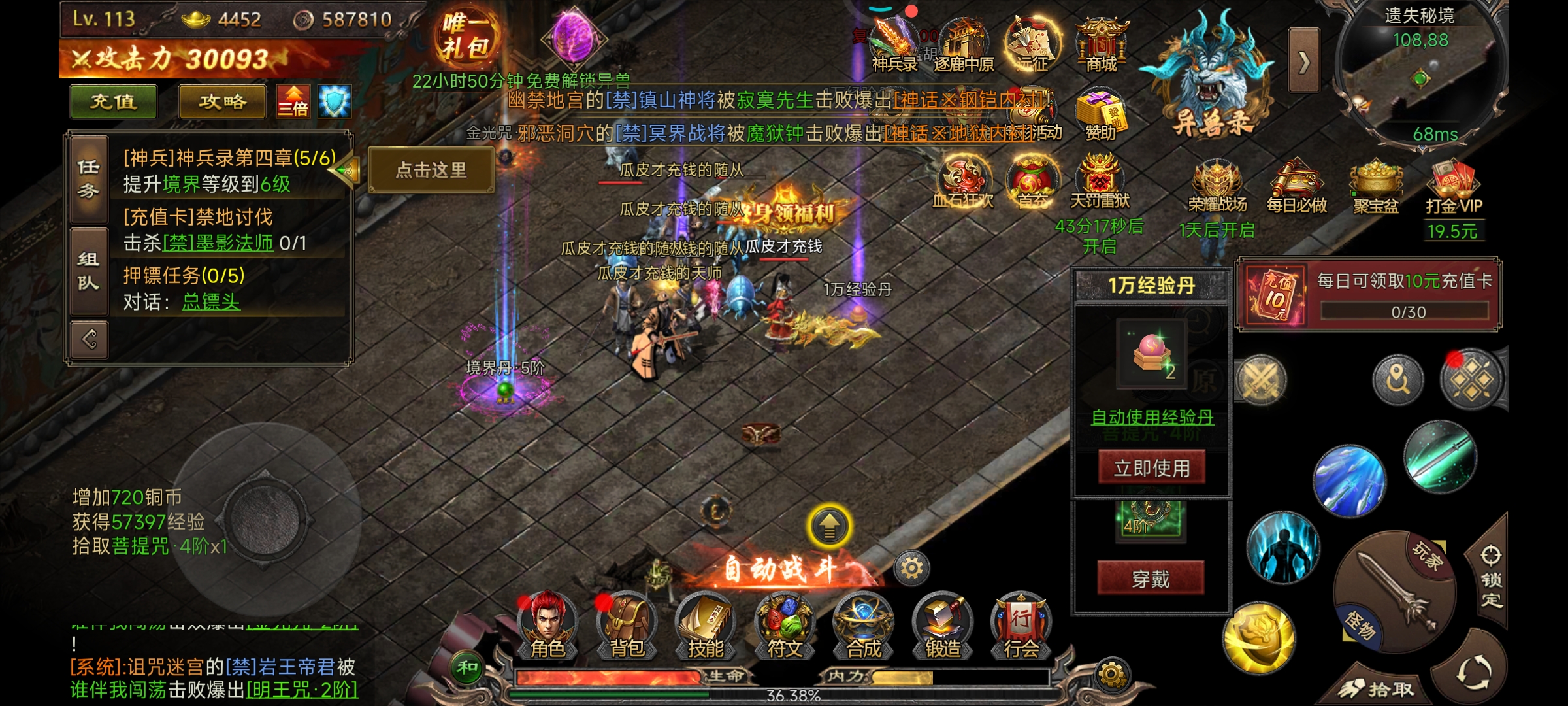Toggle 自动使用经验丹 link
1568x706 pixels.
(1152, 417)
